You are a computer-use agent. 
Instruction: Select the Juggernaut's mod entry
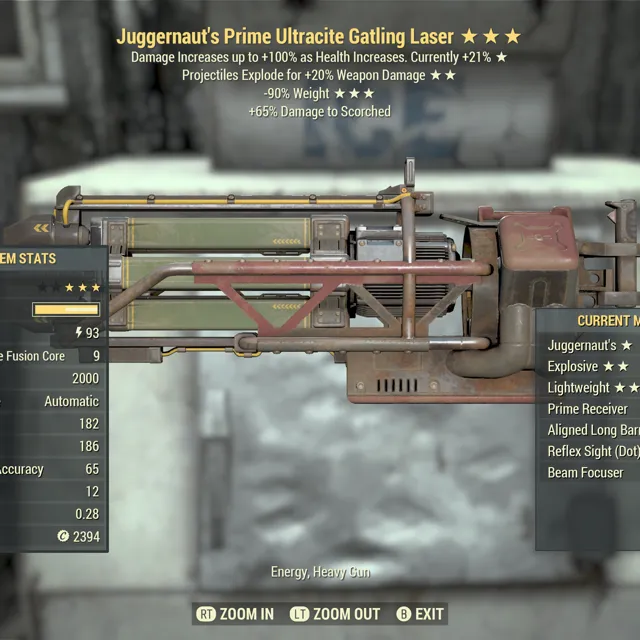[x=590, y=345]
